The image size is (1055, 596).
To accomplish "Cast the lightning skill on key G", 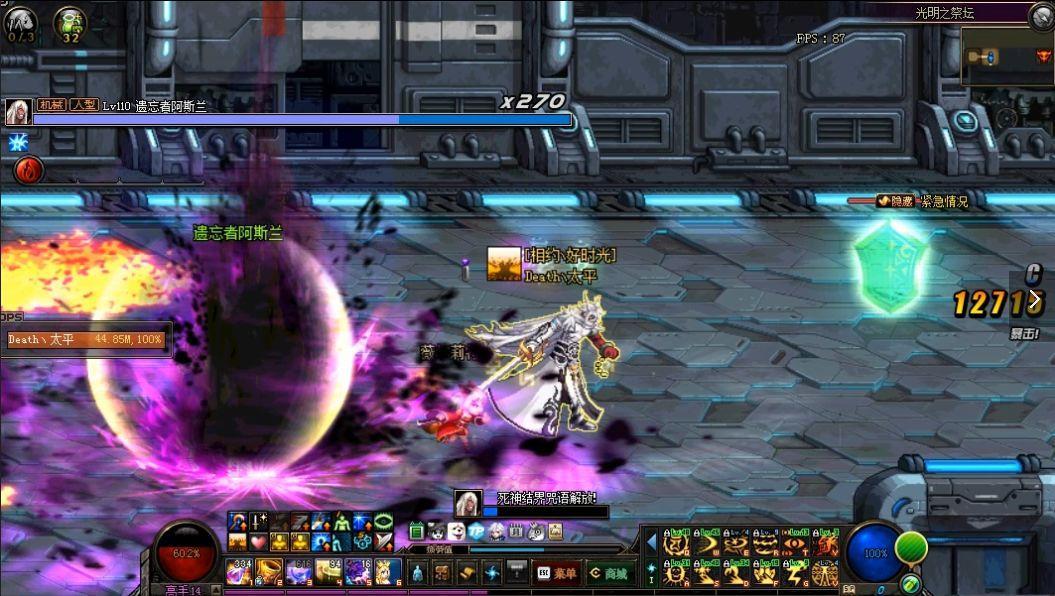I will coord(795,573).
